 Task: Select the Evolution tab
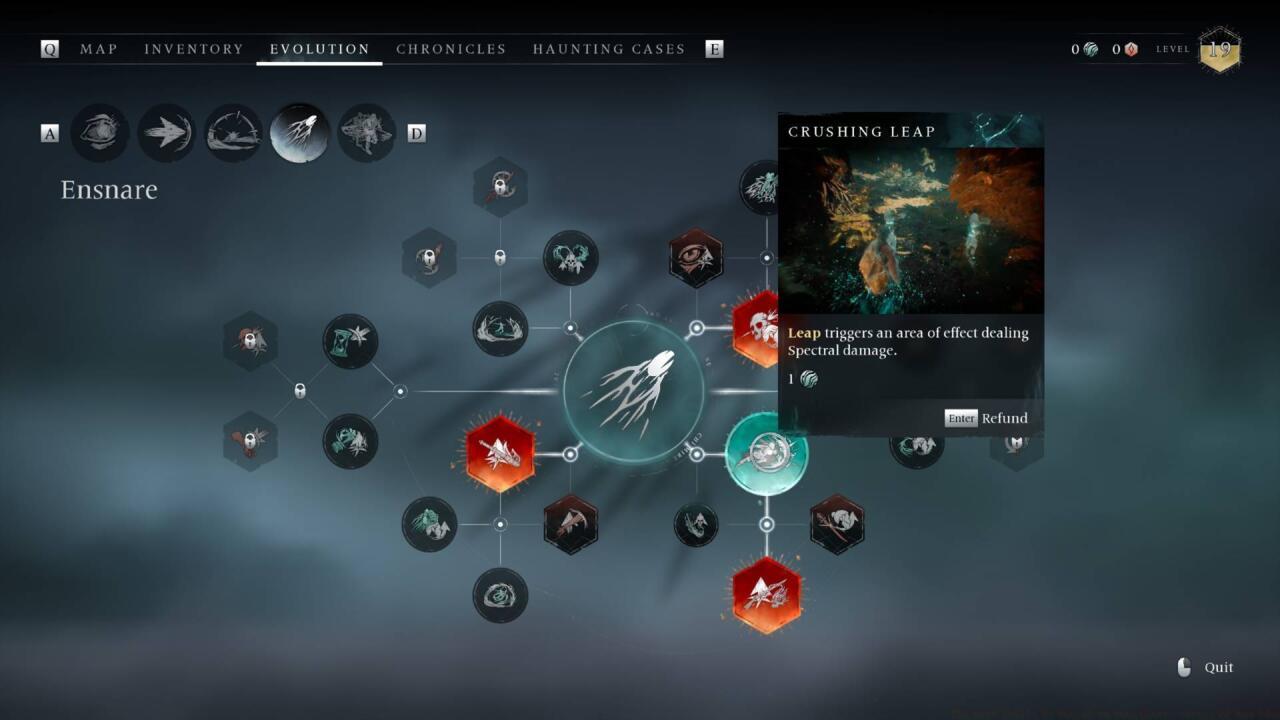pyautogui.click(x=320, y=49)
